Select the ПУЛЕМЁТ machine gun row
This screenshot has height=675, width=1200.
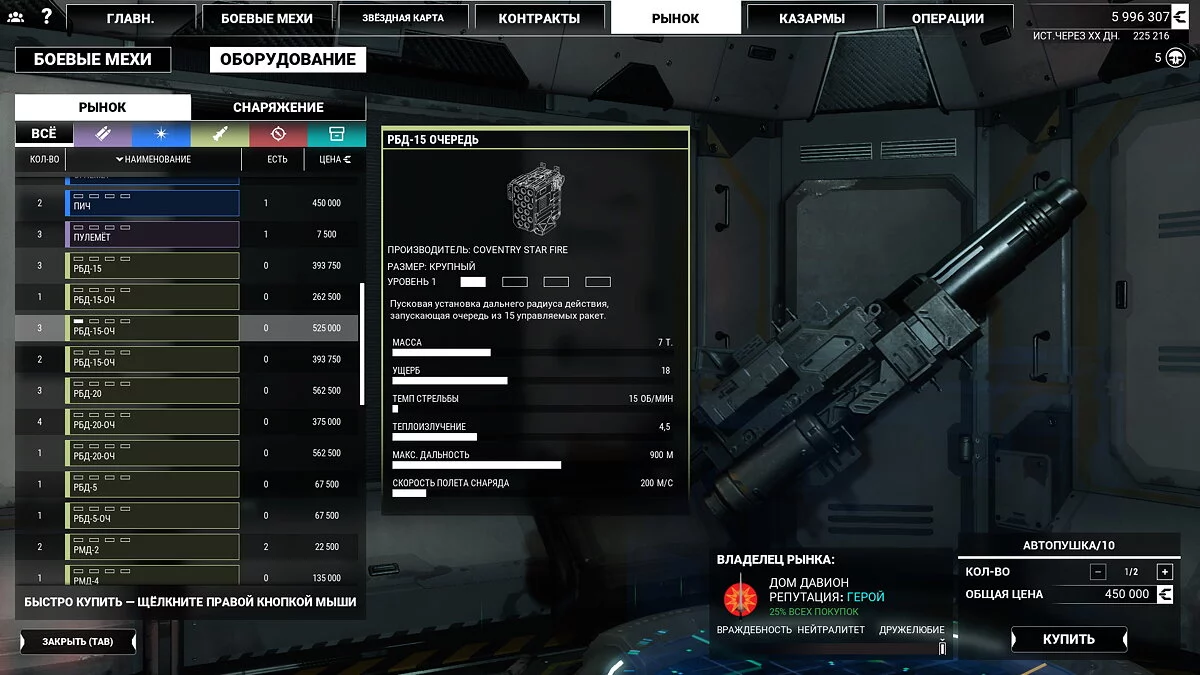[x=154, y=235]
